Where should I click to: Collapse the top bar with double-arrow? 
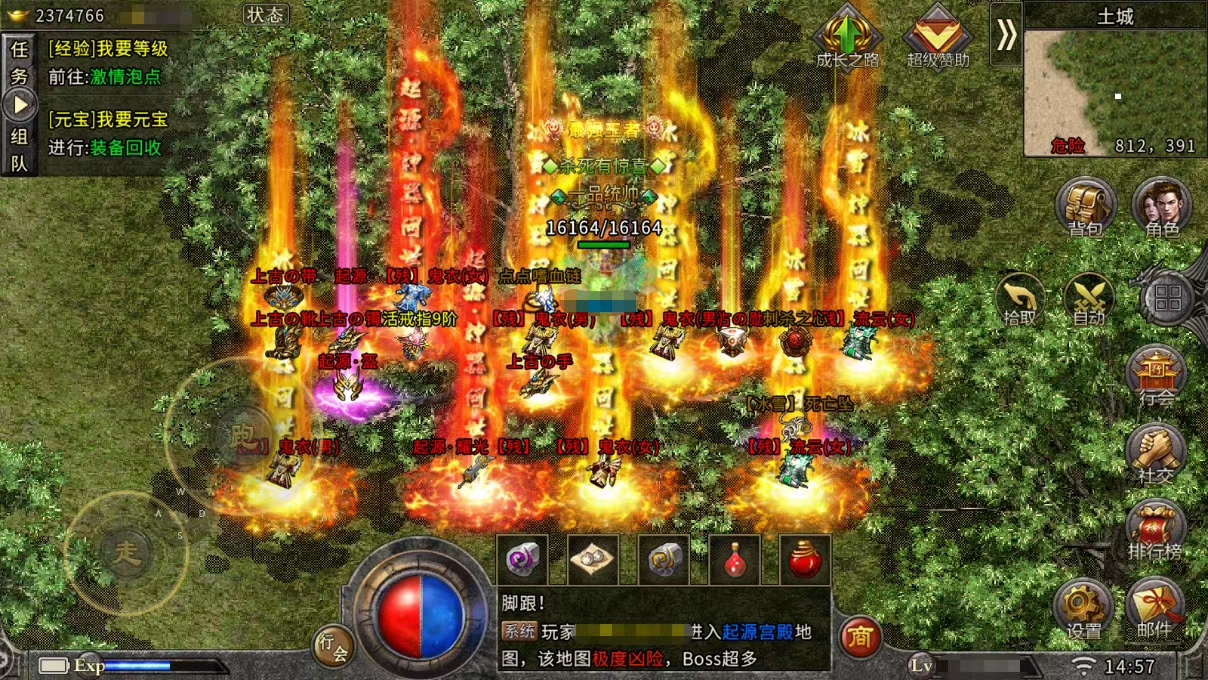click(x=1006, y=35)
